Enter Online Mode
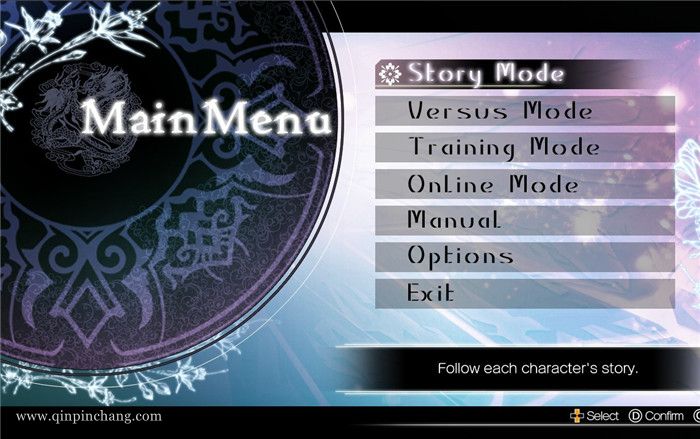Screen dimensions: 700x439 492,184
